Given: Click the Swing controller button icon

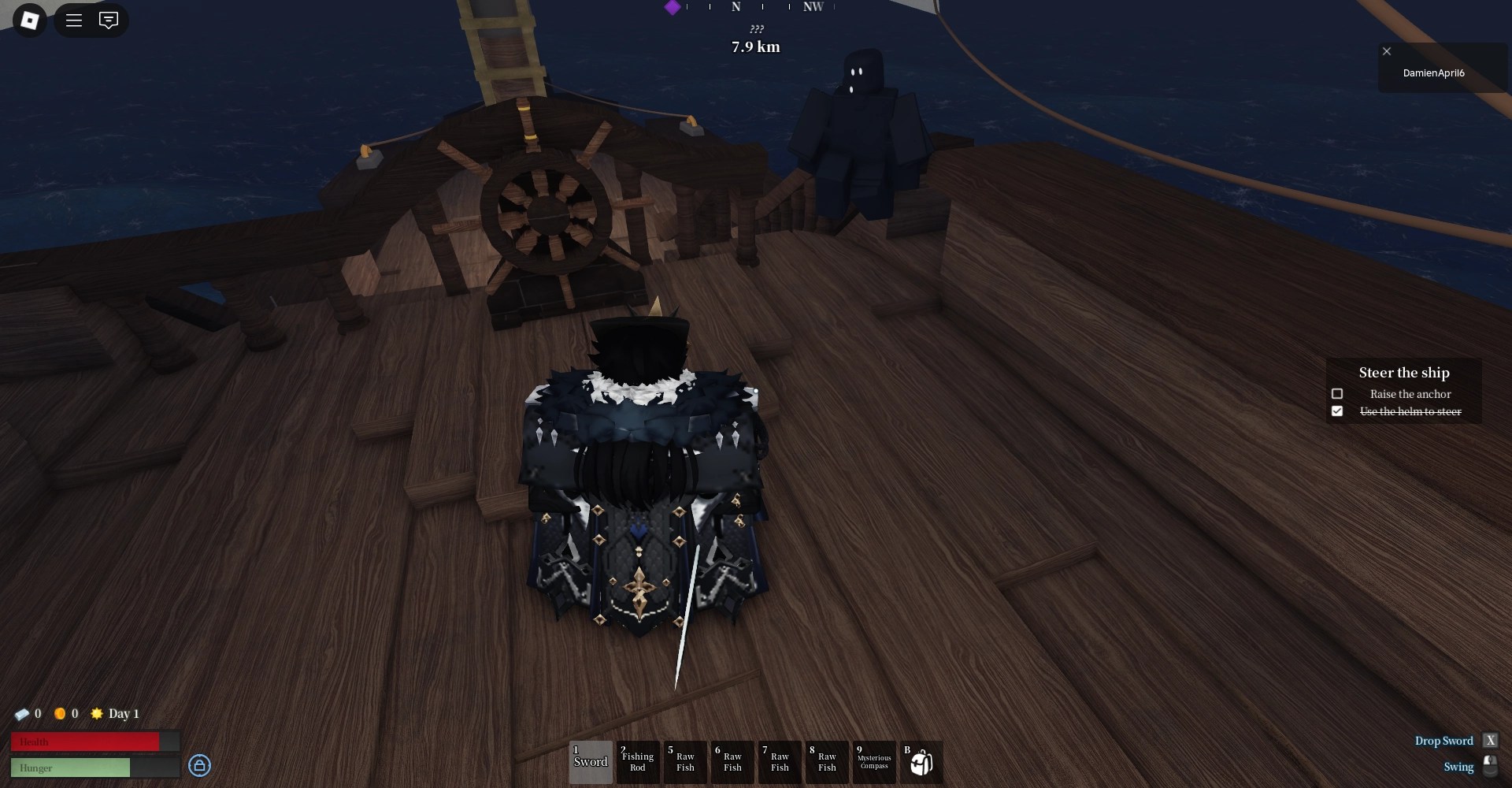Looking at the screenshot, I should tap(1491, 767).
